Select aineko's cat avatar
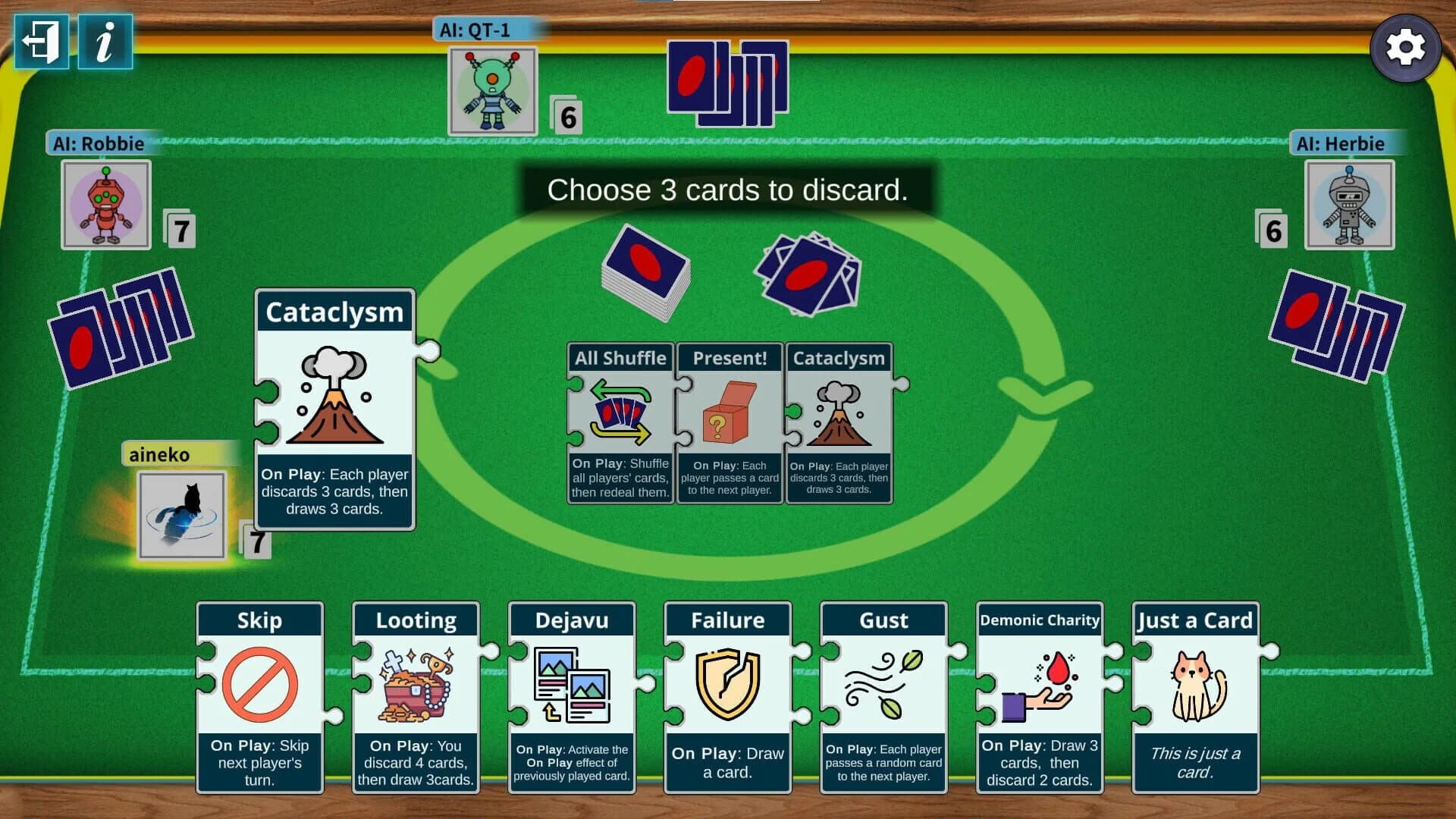 (180, 516)
